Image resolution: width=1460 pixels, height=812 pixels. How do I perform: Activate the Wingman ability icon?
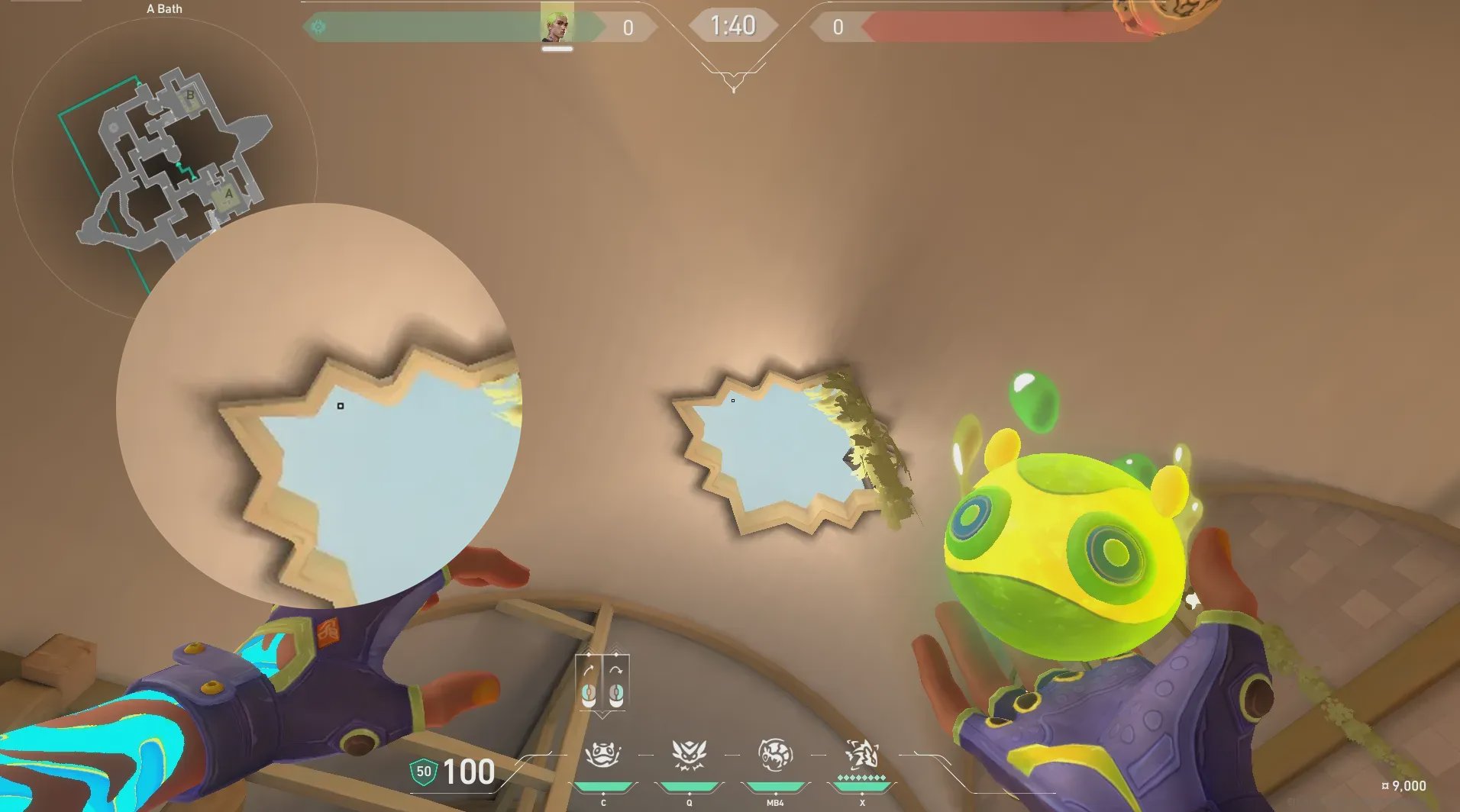(x=689, y=756)
